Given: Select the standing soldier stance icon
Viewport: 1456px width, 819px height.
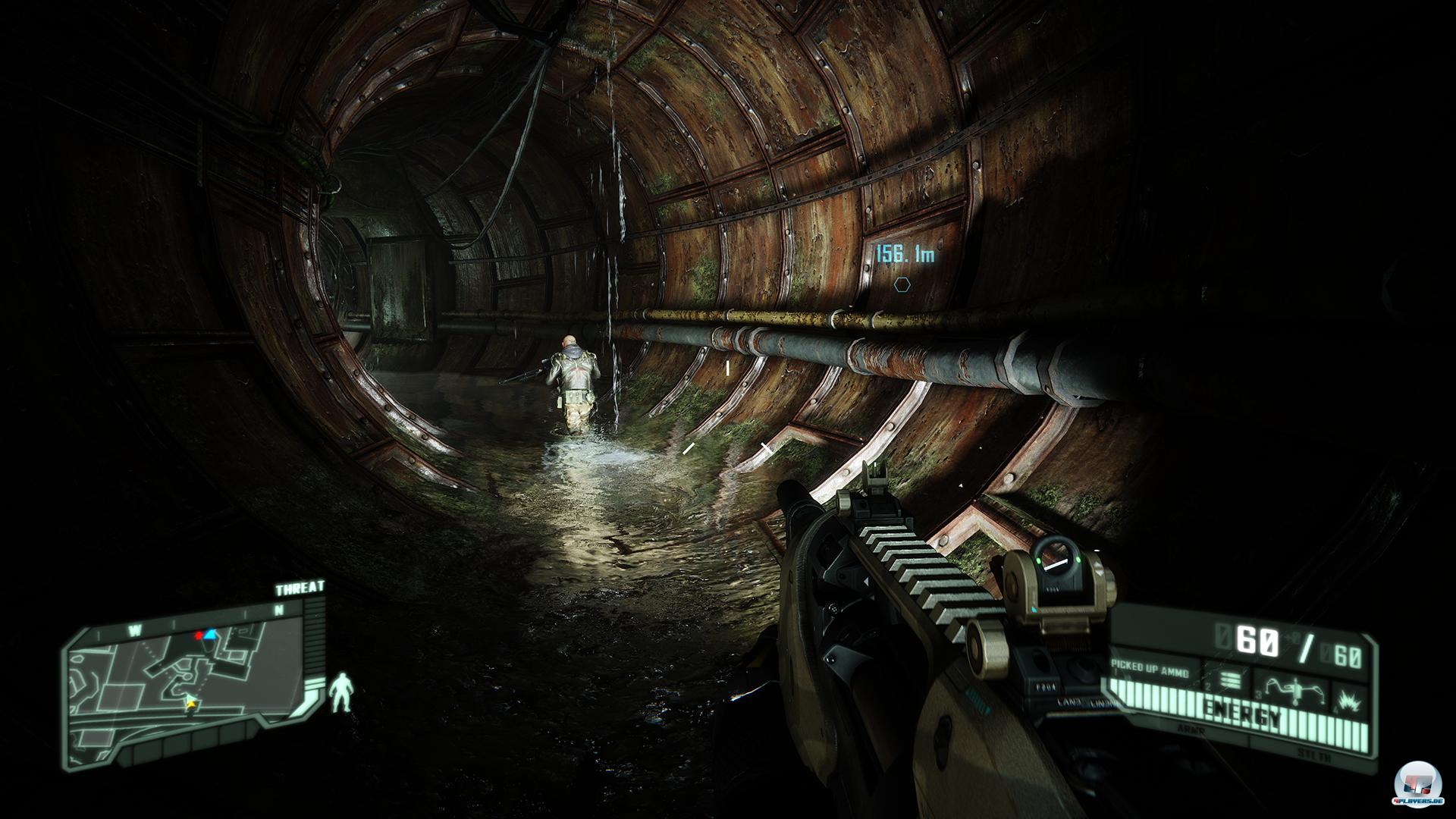Looking at the screenshot, I should (340, 692).
